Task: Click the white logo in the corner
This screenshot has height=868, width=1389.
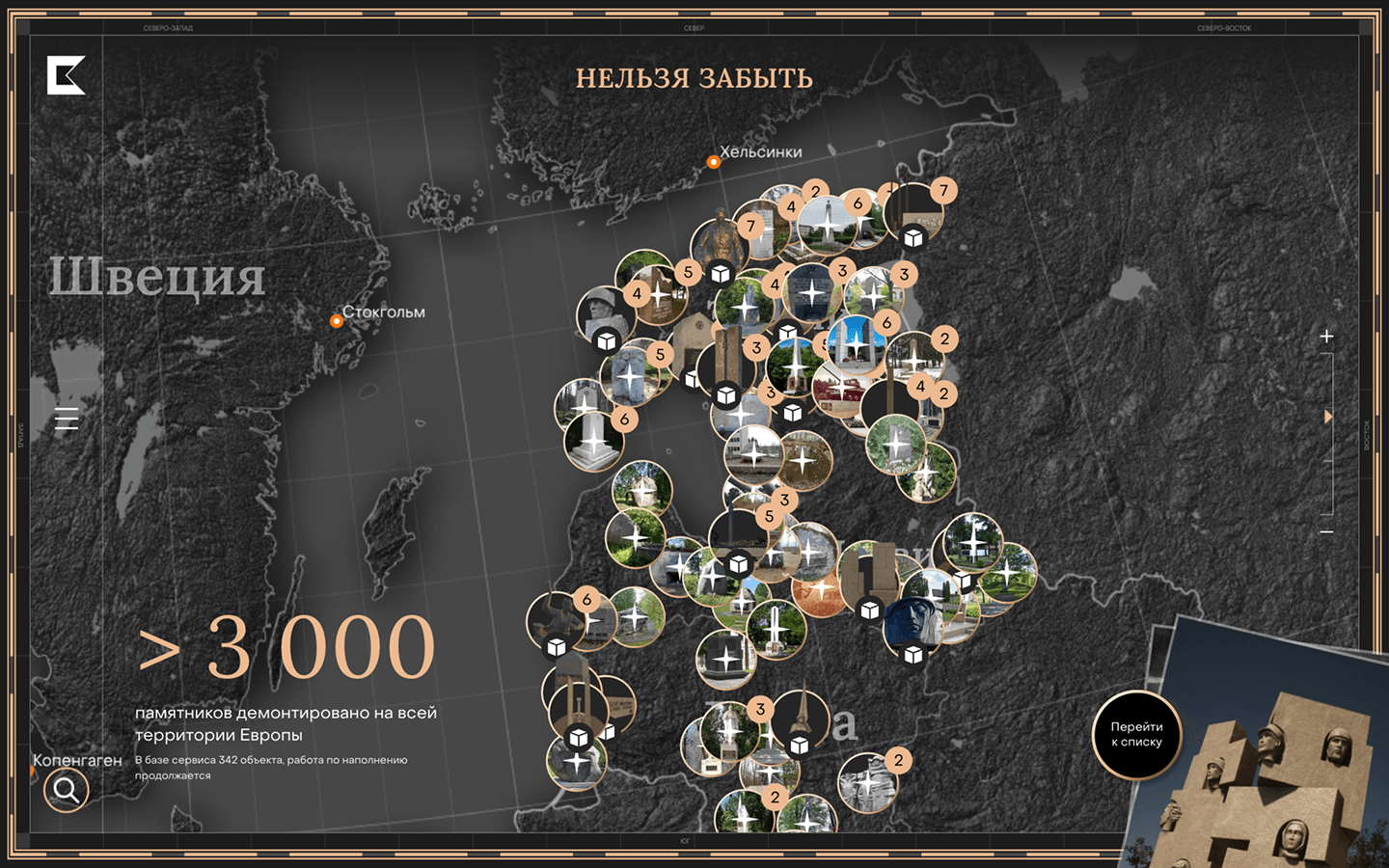Action: coord(67,75)
